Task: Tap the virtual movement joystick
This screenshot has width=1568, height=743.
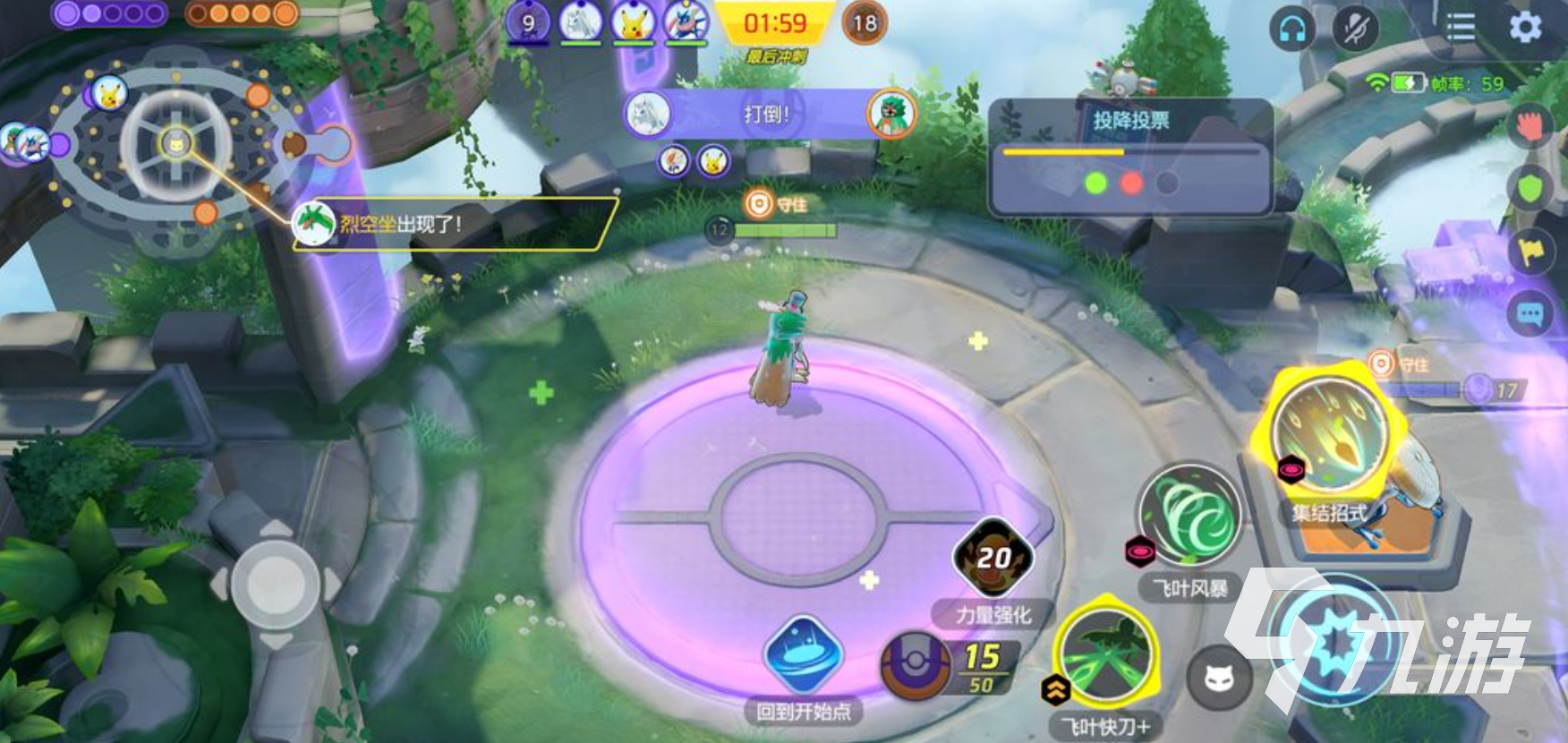Action: [x=275, y=584]
